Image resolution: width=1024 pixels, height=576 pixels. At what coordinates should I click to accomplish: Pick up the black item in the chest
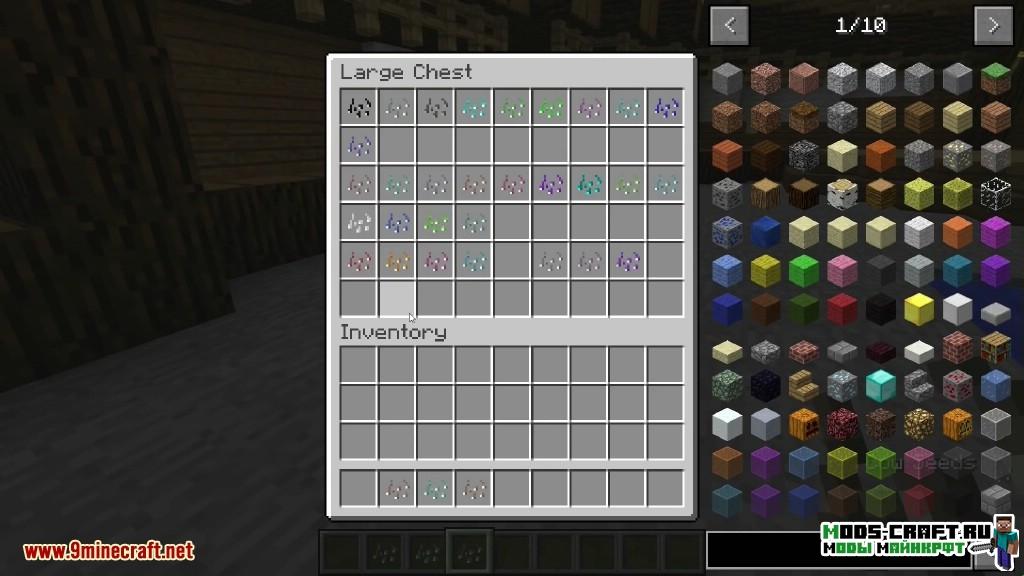[x=360, y=107]
